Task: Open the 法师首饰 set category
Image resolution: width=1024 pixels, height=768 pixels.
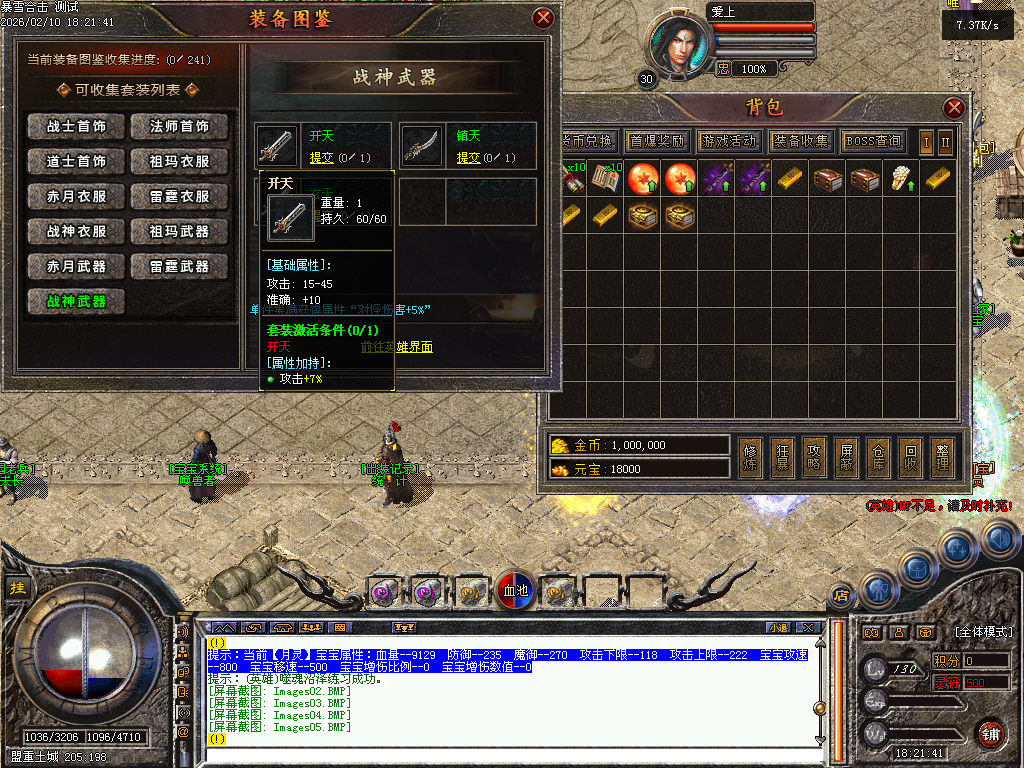Action: [180, 127]
